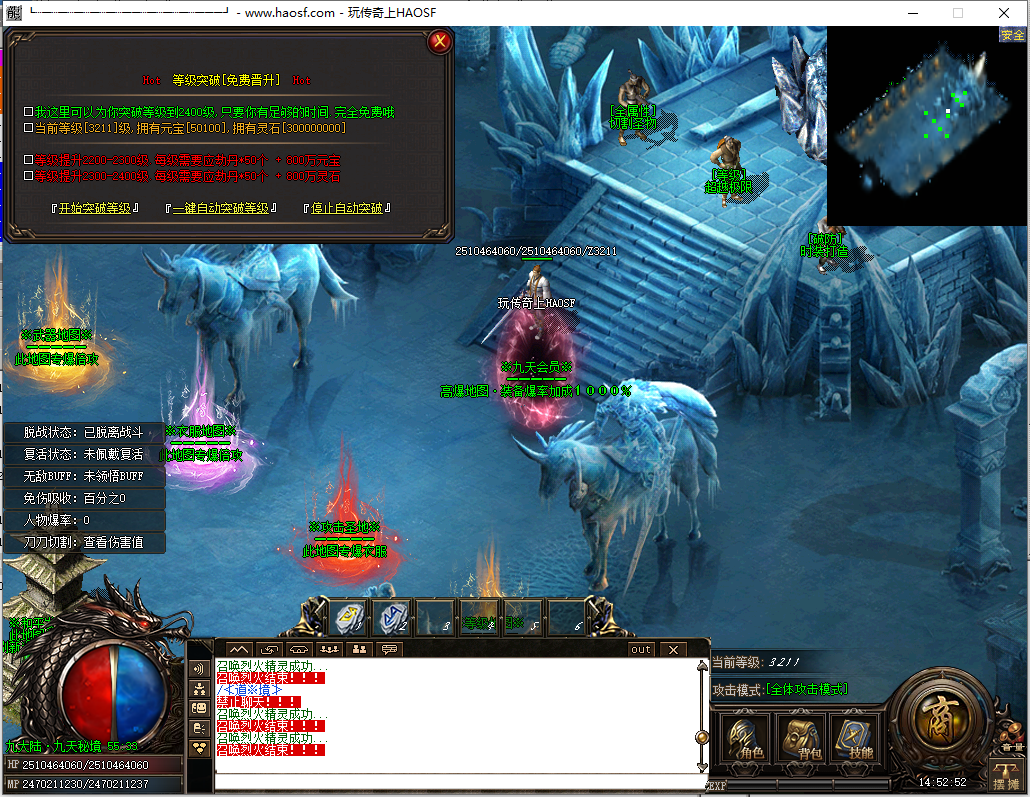Minimize the game window
This screenshot has width=1030, height=797.
coord(911,13)
